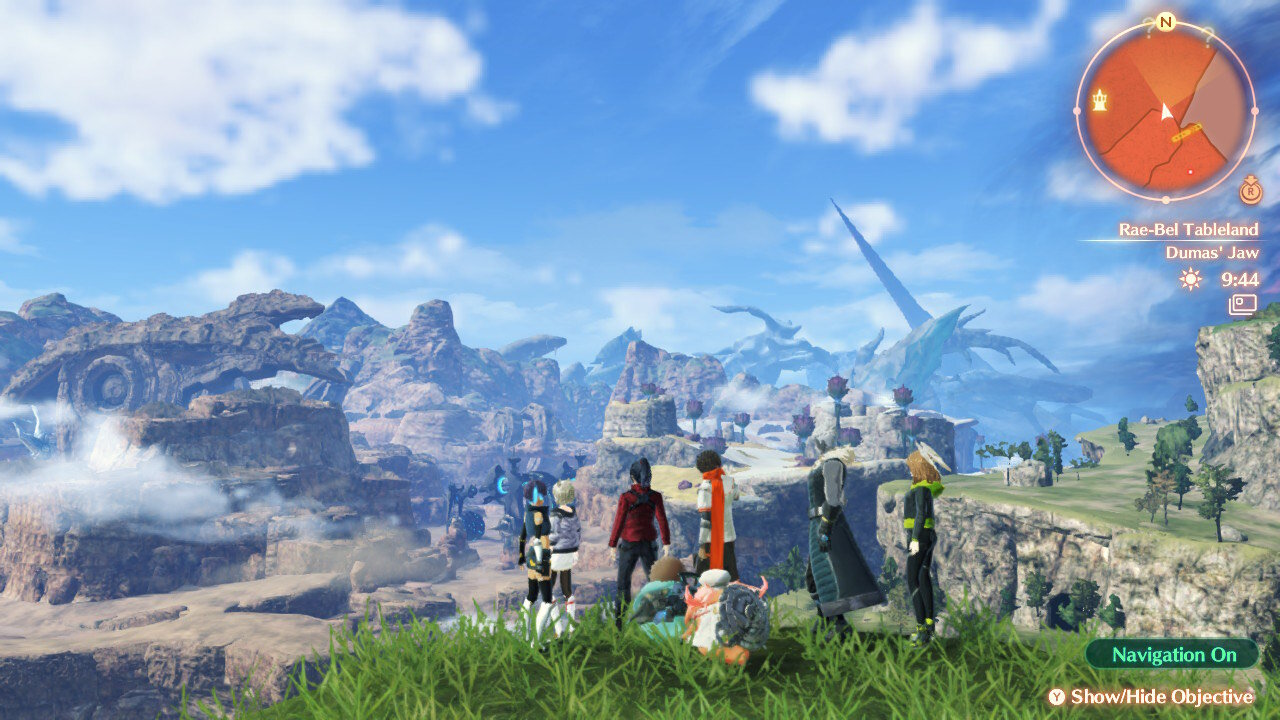Select the landmark tower icon on the minimap
This screenshot has height=720, width=1280.
[1099, 98]
